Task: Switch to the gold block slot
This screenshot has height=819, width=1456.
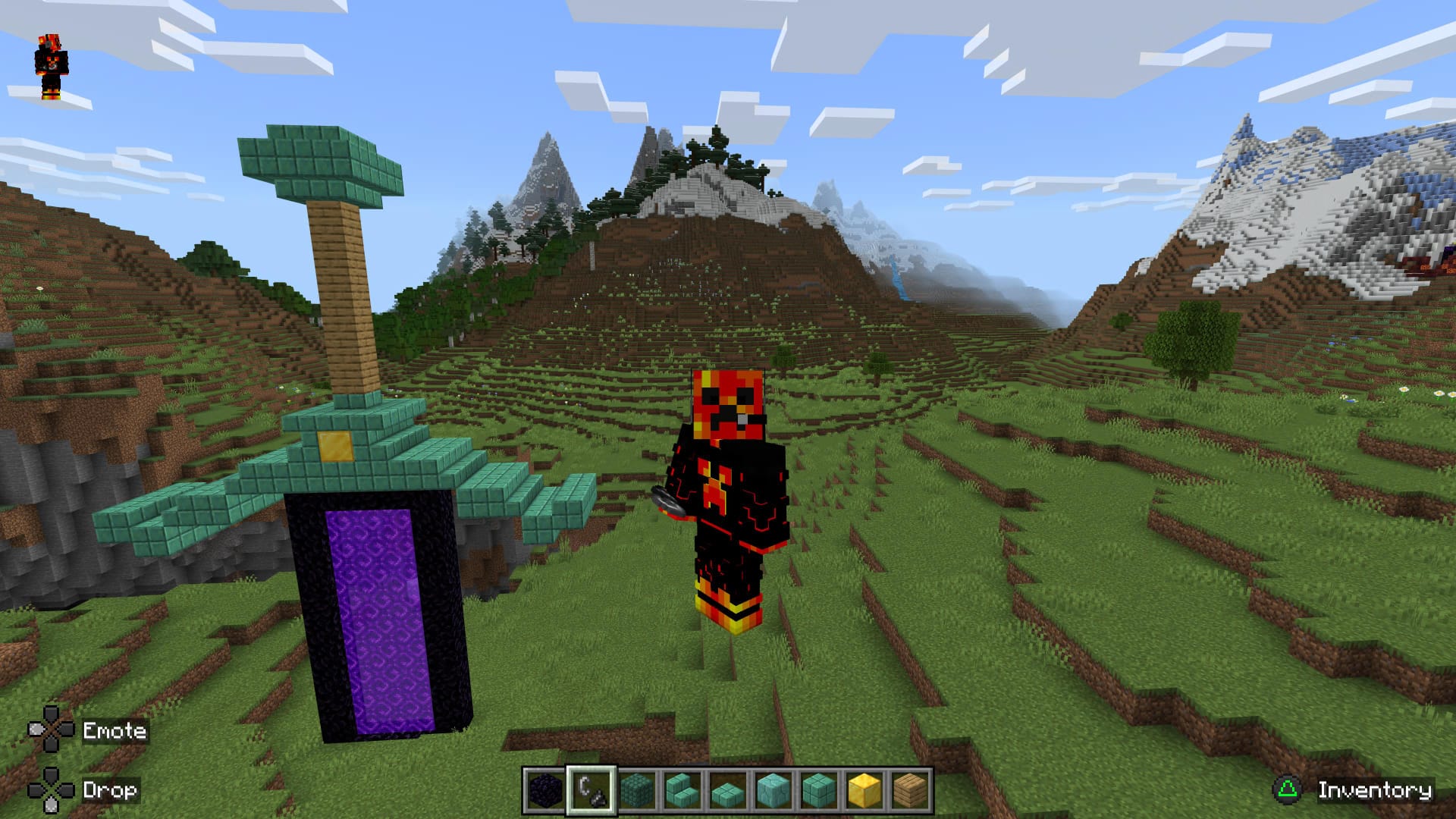Action: [864, 791]
